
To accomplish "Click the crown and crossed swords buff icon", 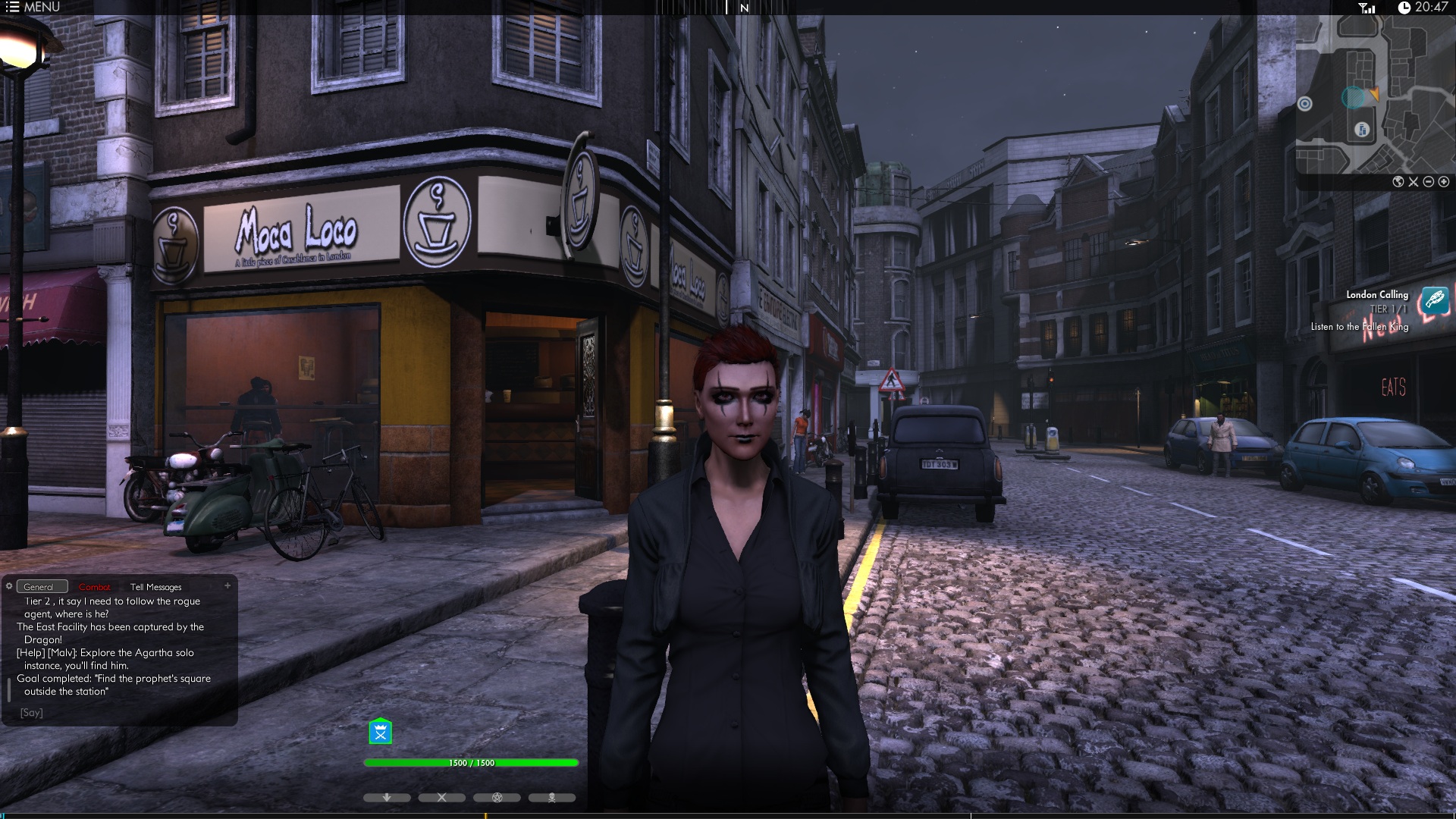I will coord(380,732).
